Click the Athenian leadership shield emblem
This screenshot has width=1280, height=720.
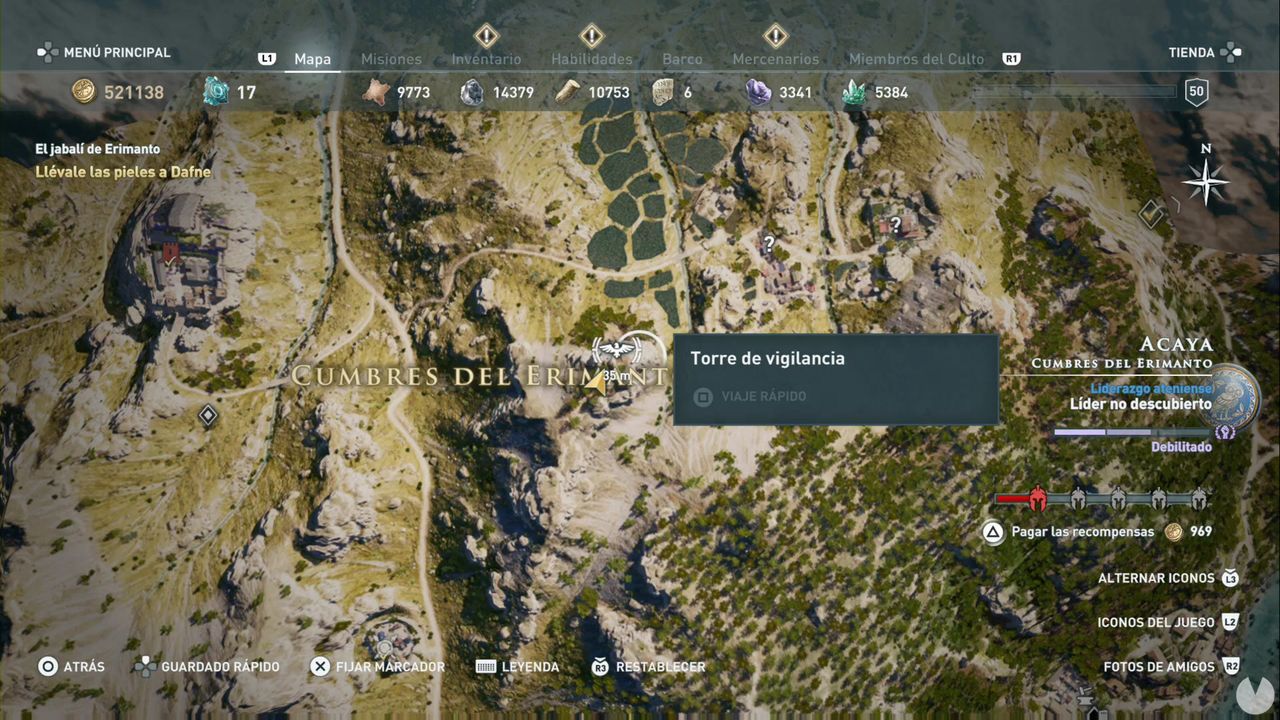point(1228,395)
